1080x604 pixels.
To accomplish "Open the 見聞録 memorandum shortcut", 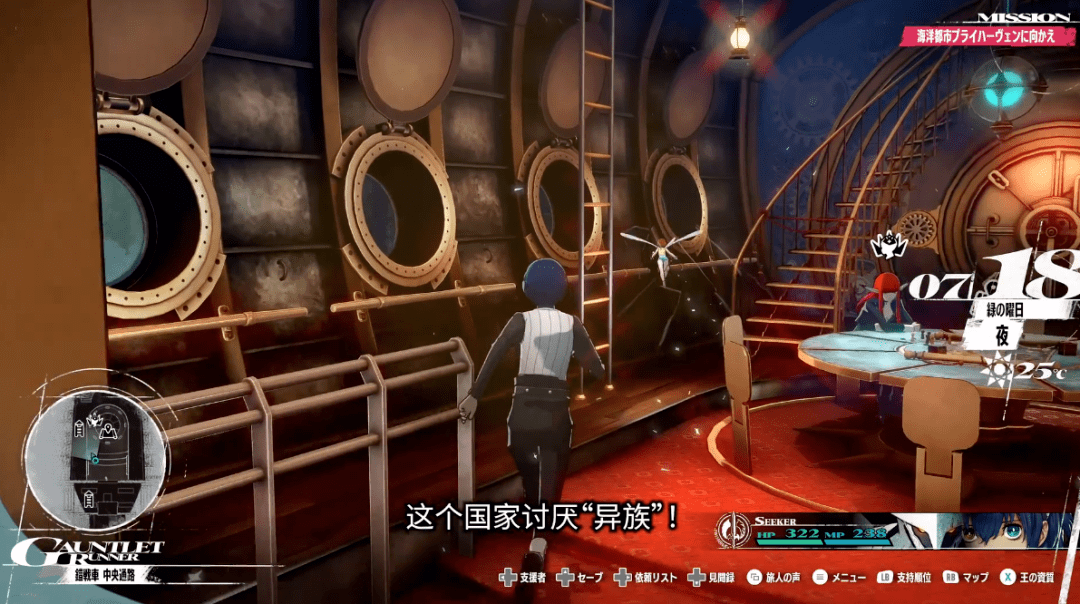I will click(715, 578).
